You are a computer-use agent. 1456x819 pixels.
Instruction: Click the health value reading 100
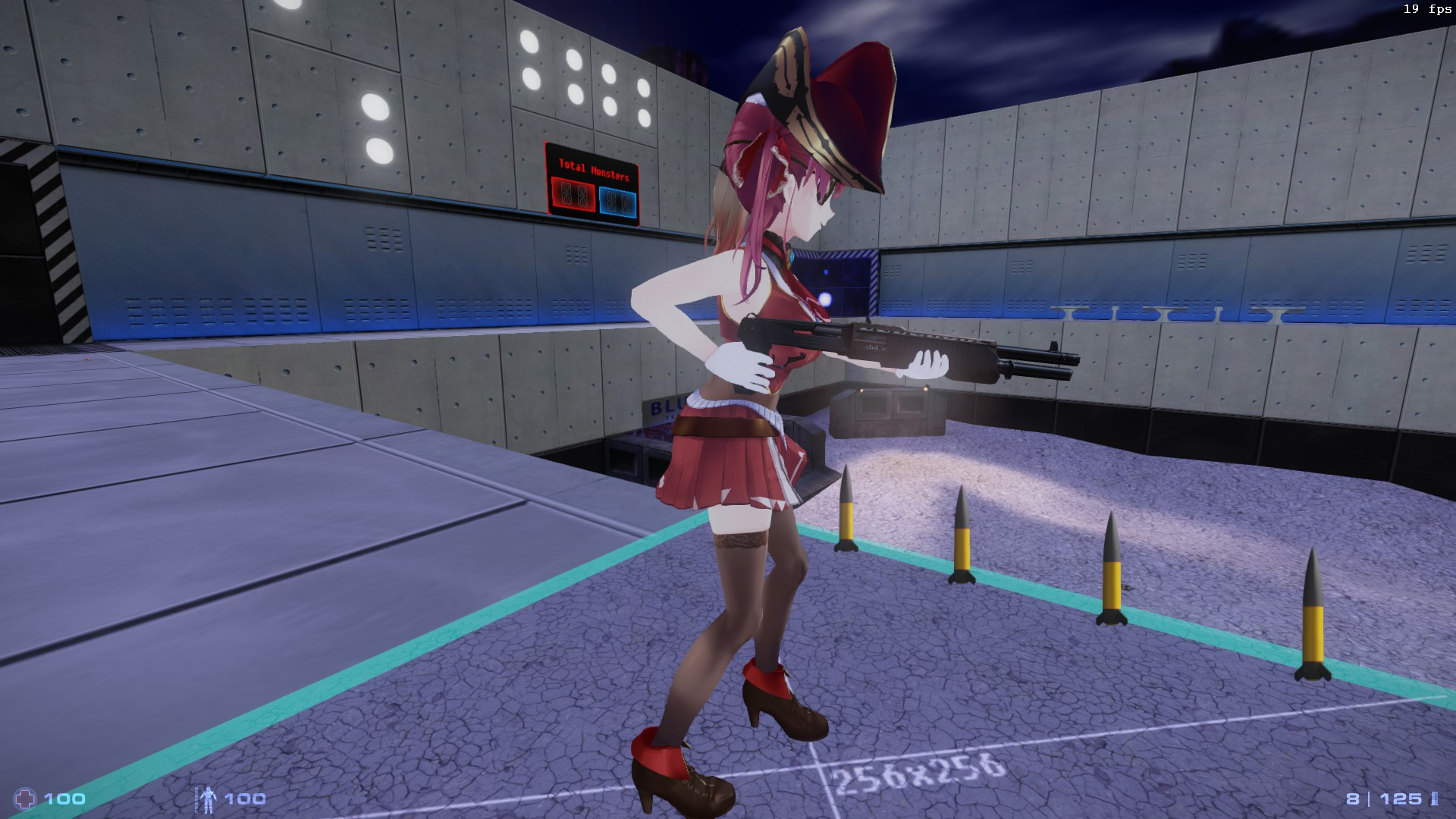(65, 799)
